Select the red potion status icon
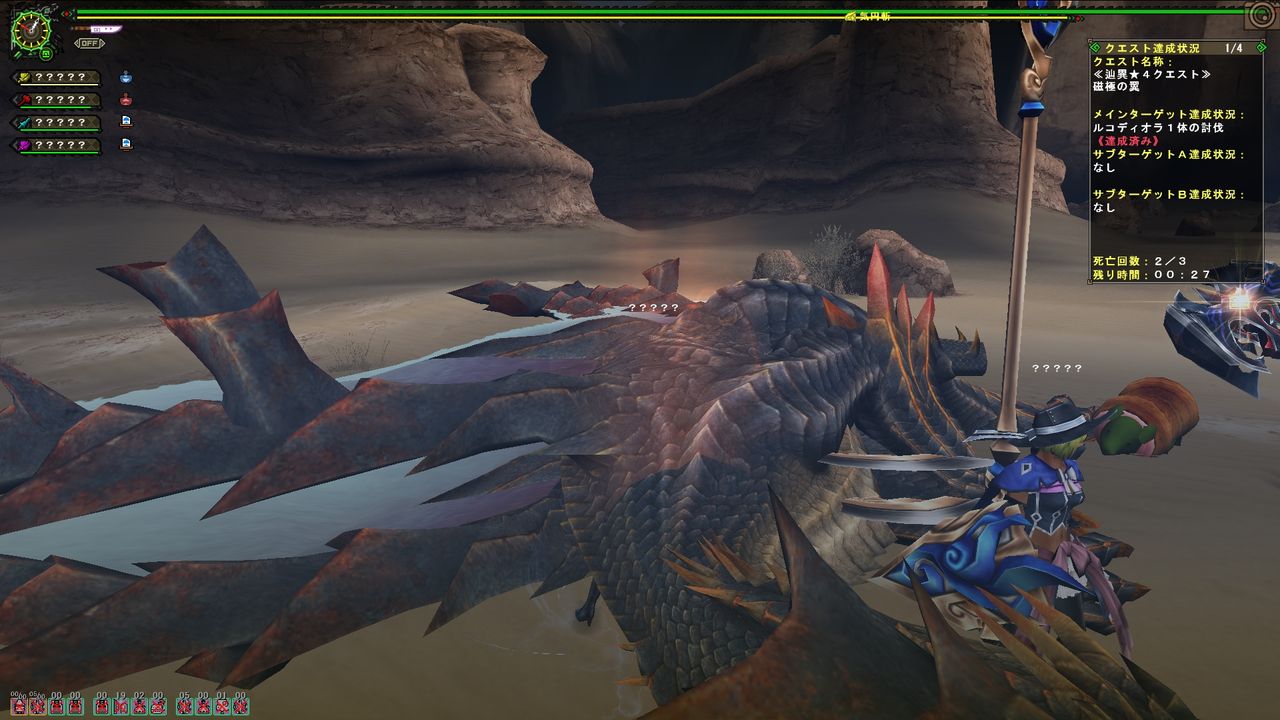This screenshot has height=720, width=1280. pyautogui.click(x=124, y=99)
